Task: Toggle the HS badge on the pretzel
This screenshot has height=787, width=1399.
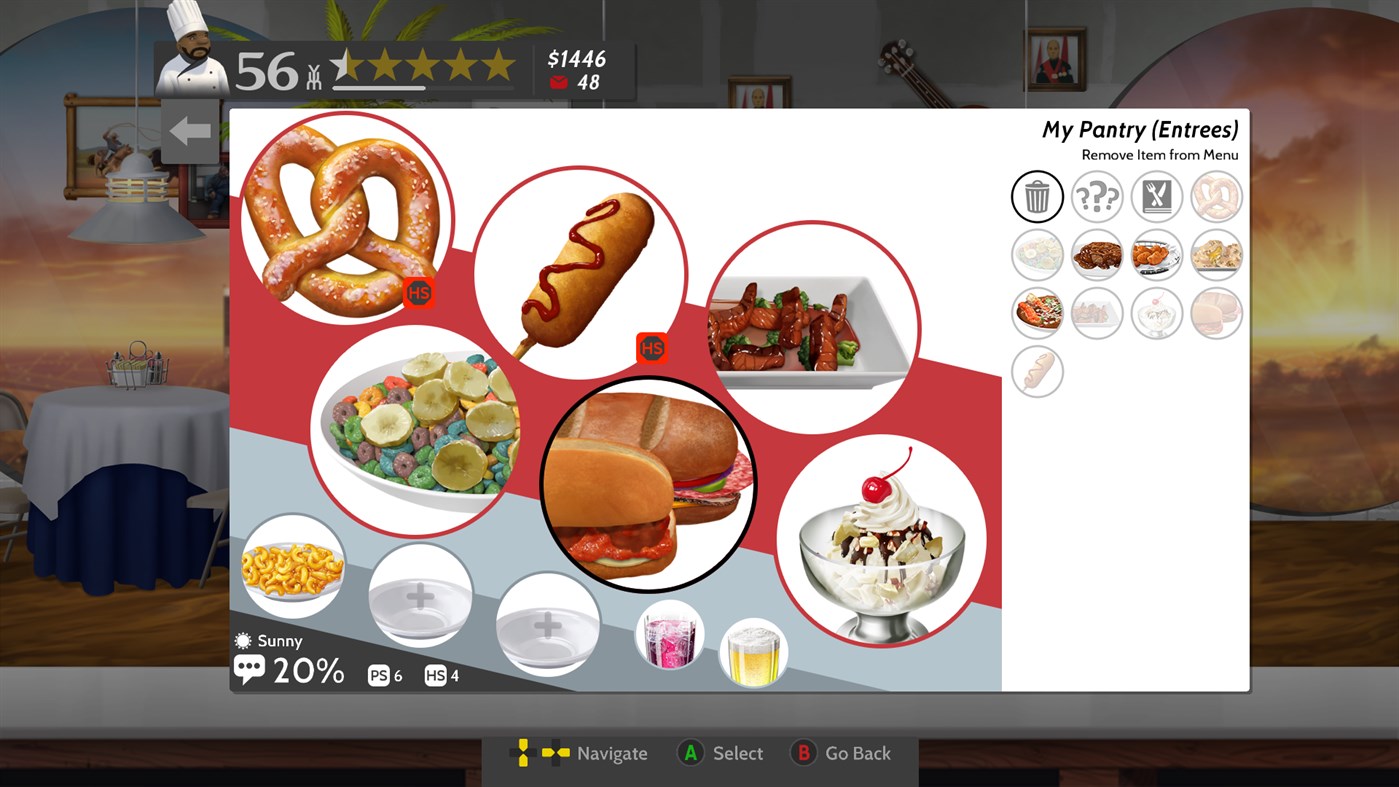Action: coord(418,292)
